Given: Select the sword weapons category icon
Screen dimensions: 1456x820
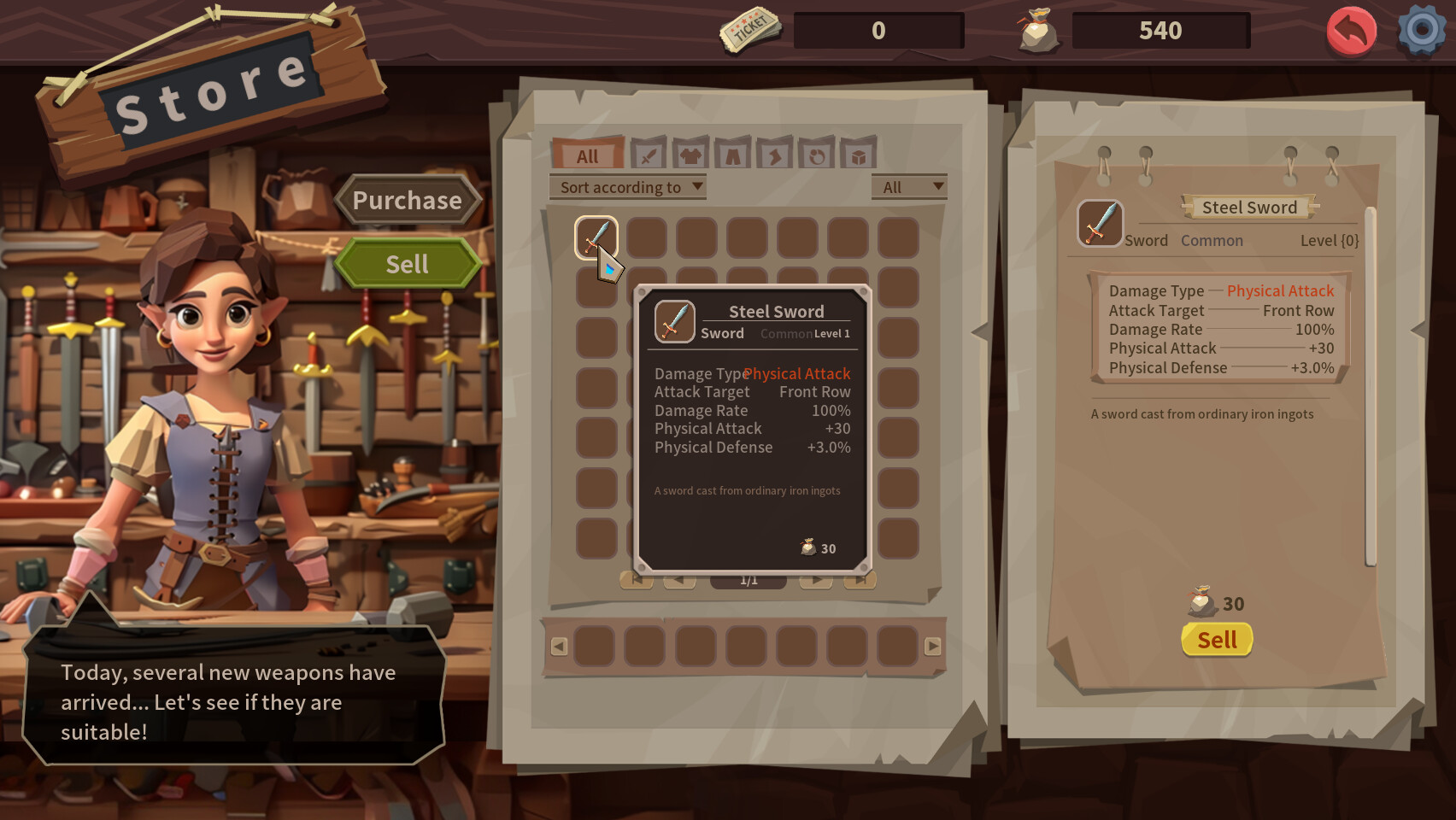Looking at the screenshot, I should pyautogui.click(x=649, y=155).
